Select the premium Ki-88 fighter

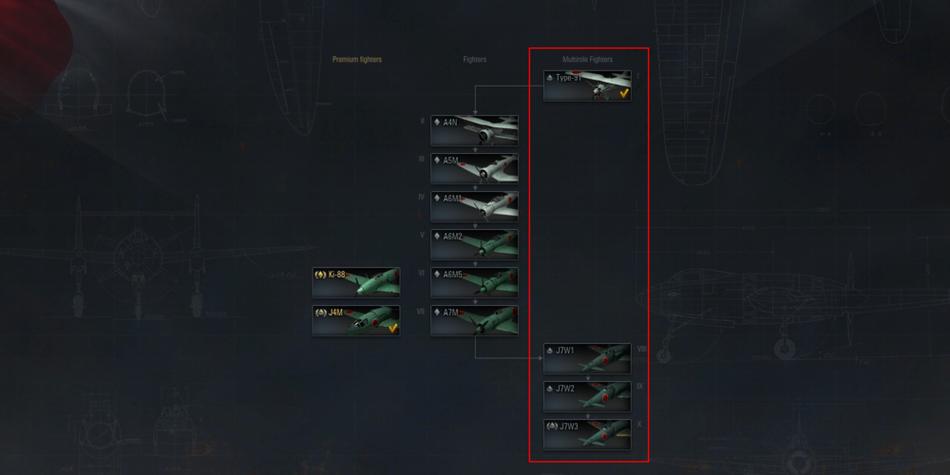click(356, 282)
